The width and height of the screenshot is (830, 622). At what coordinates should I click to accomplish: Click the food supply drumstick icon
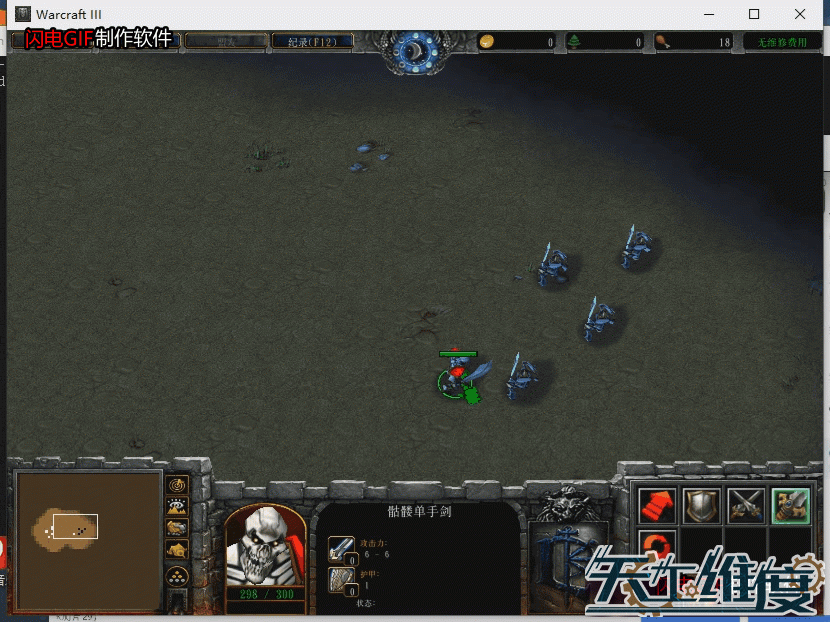point(661,41)
